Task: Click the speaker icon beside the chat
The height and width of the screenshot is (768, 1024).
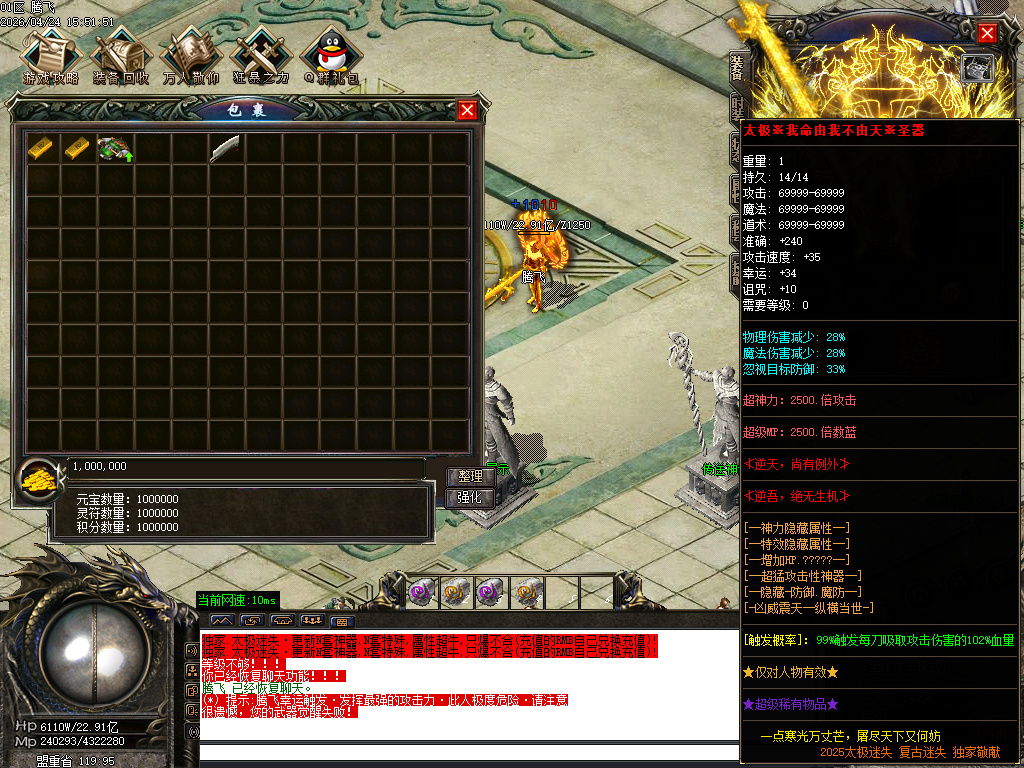Action: pyautogui.click(x=193, y=651)
